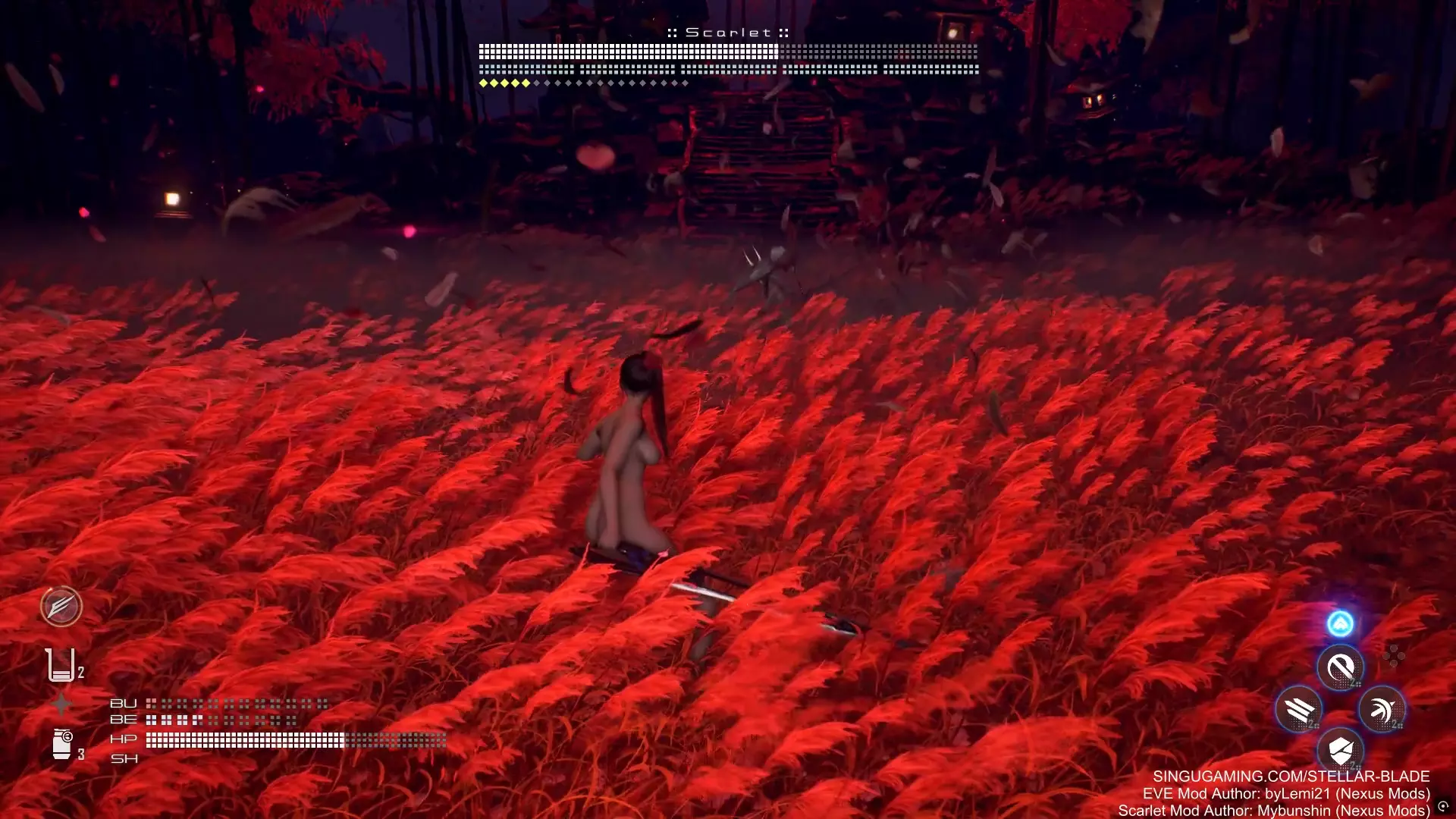This screenshot has width=1456, height=819.
Task: Trigger the curved arrow dash skill
Action: [x=1382, y=710]
